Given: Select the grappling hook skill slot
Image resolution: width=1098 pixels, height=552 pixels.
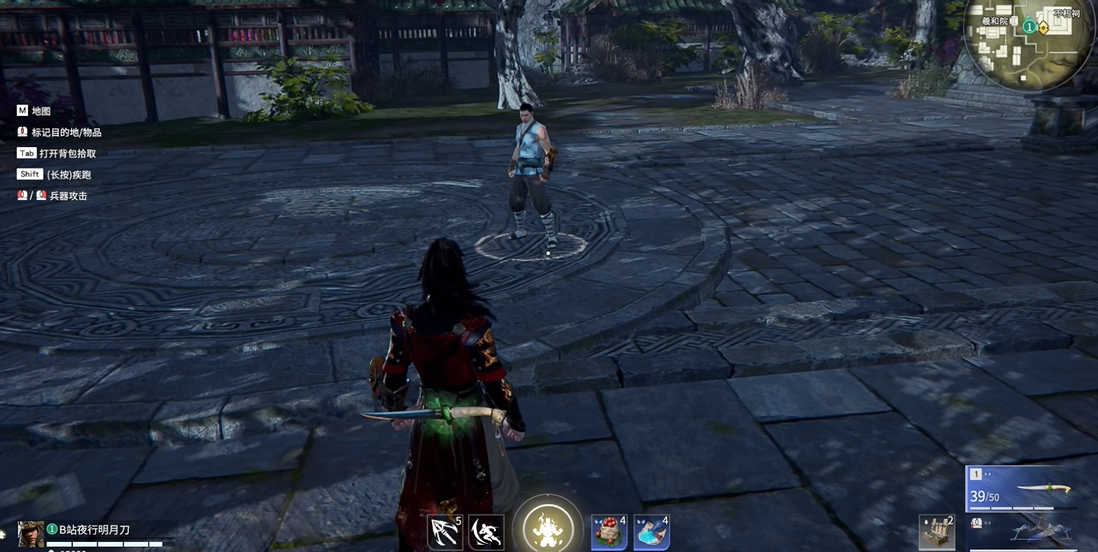Looking at the screenshot, I should (x=444, y=532).
